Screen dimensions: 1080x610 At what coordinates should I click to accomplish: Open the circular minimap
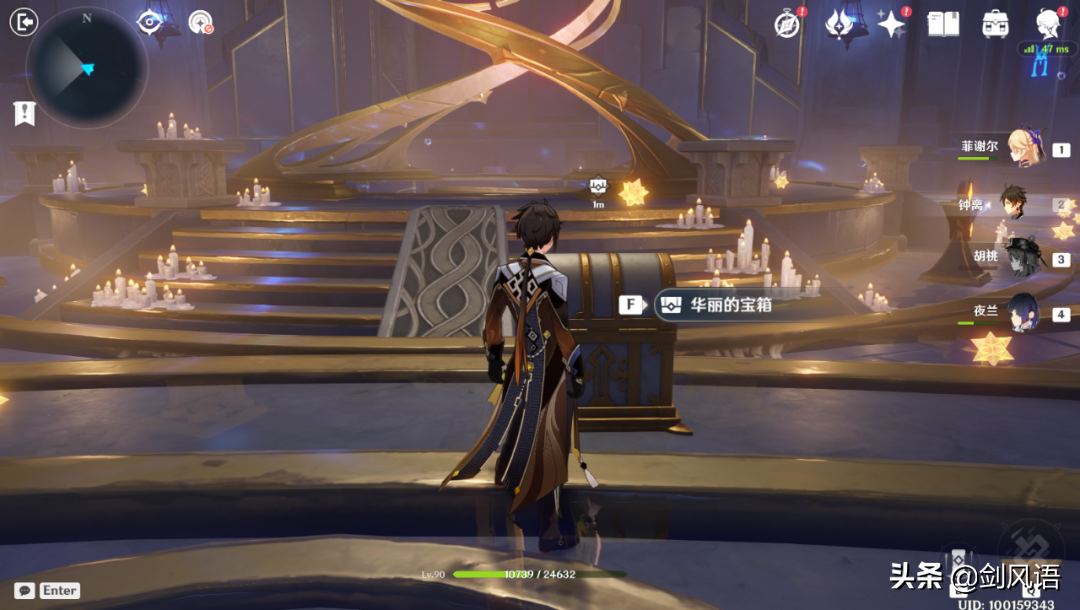tap(87, 68)
